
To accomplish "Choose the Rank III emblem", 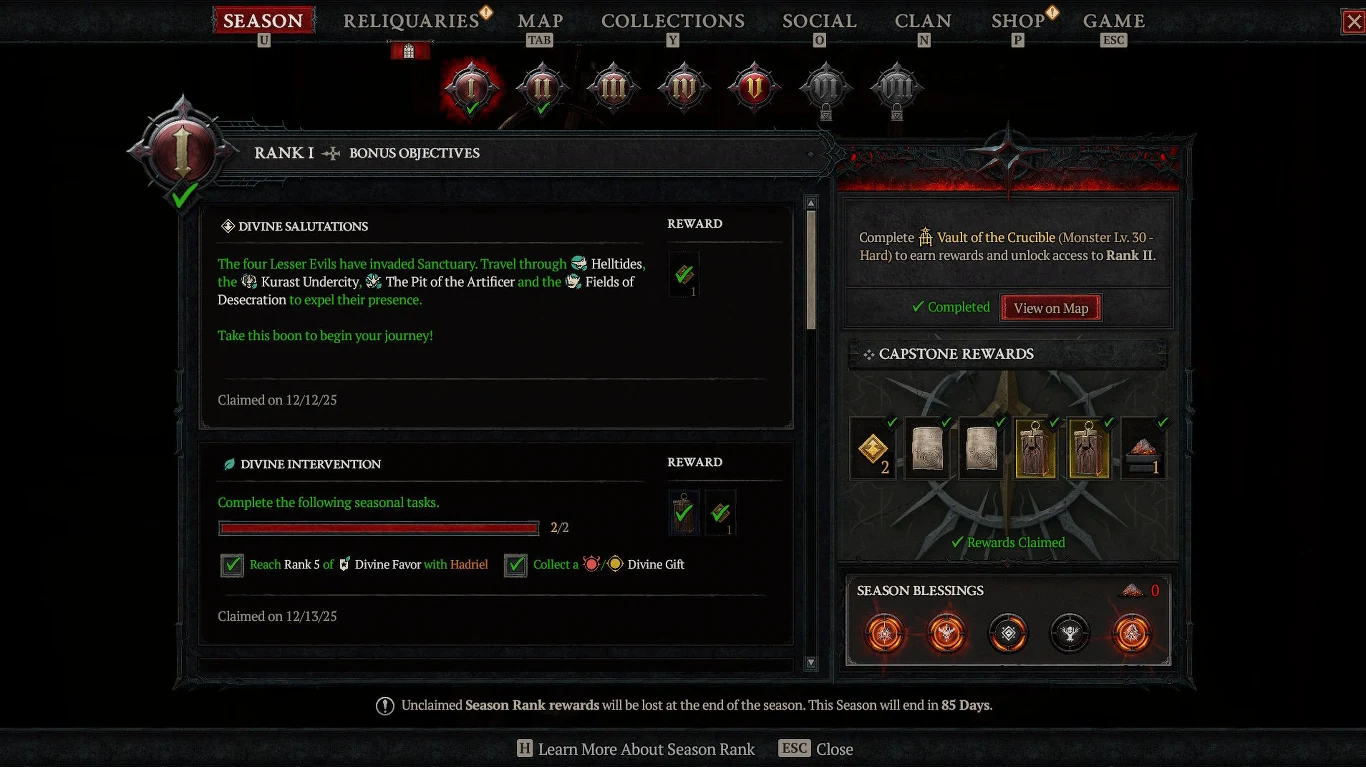I will coord(612,88).
